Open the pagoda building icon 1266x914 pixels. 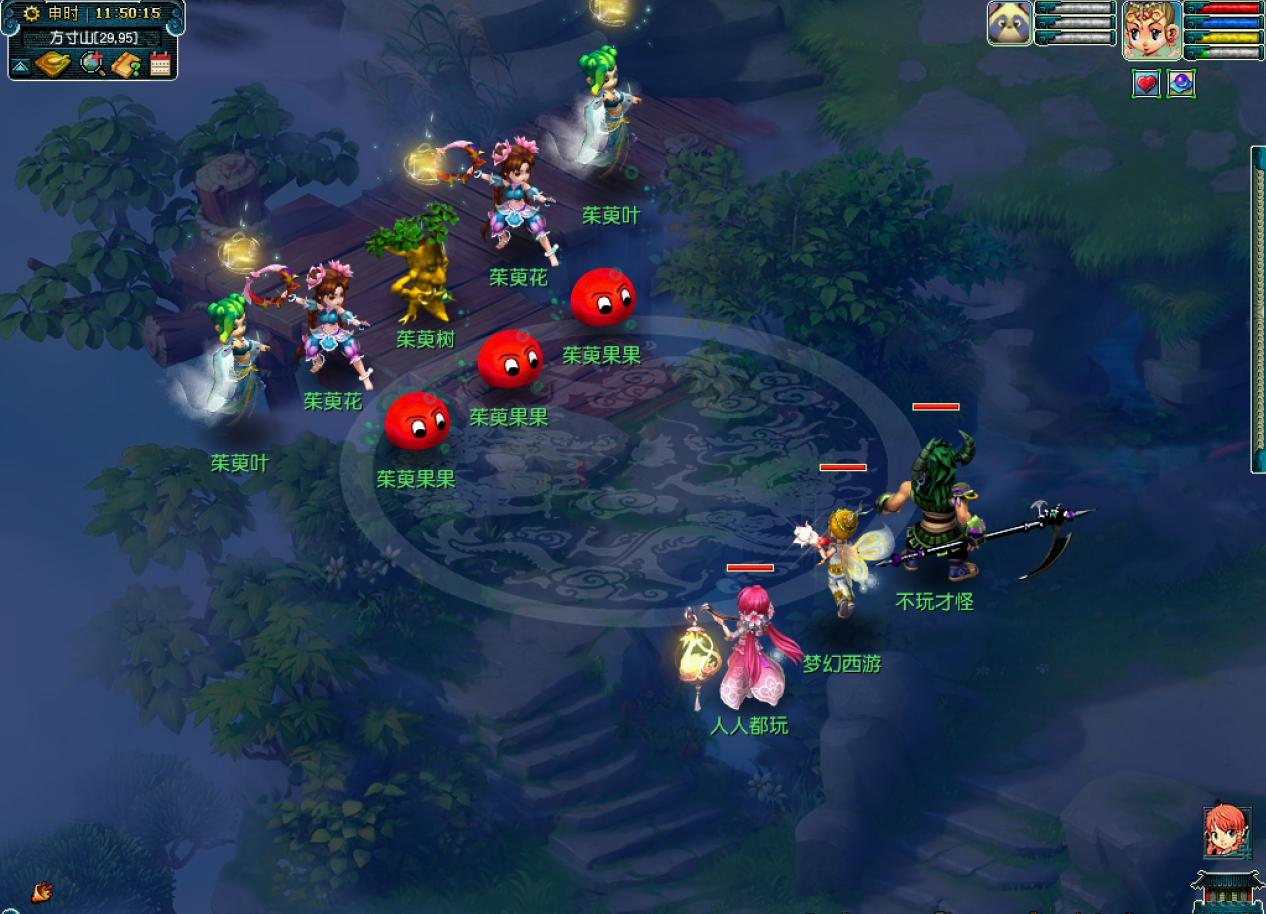point(1226,889)
